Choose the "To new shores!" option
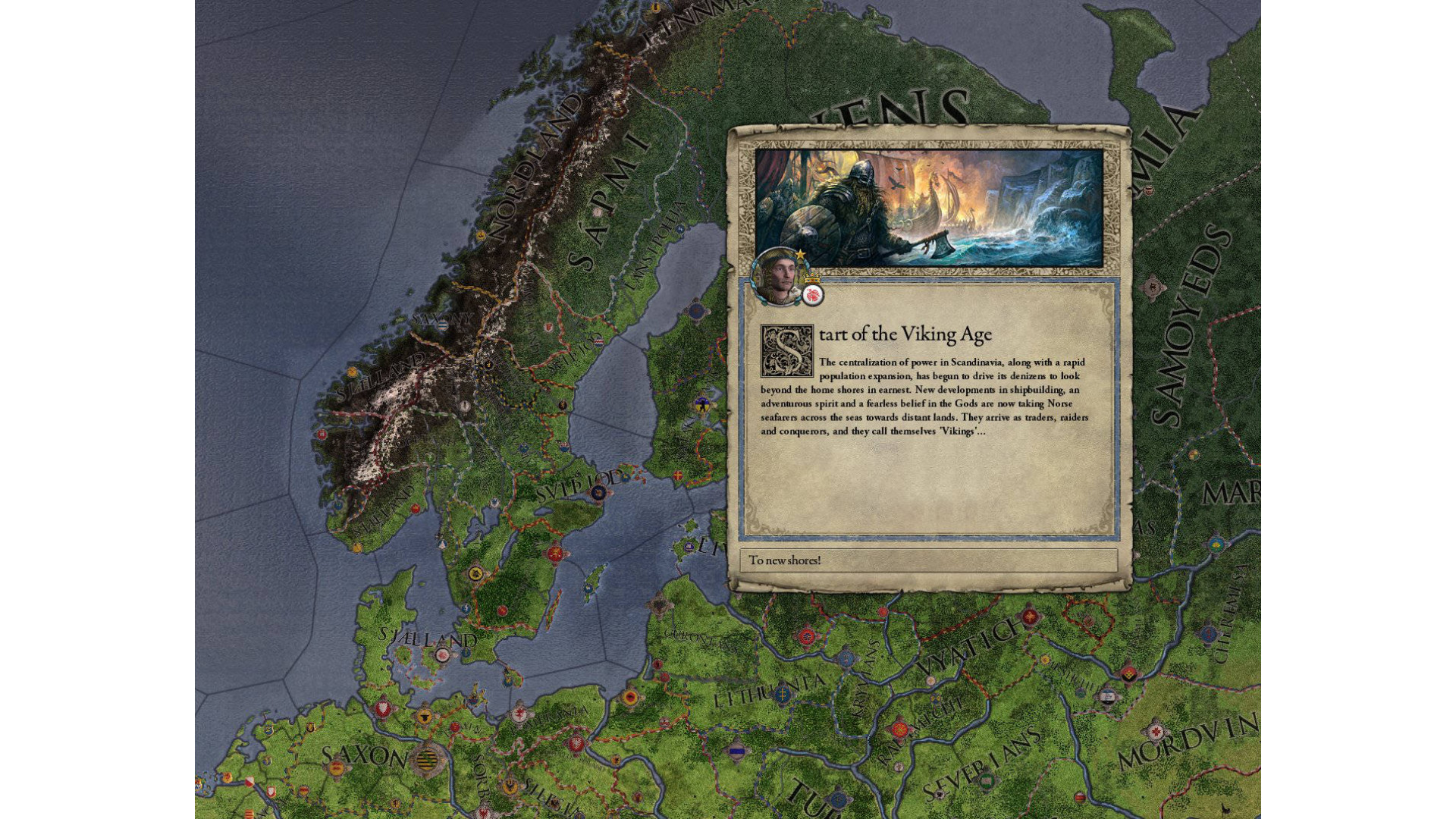This screenshot has height=819, width=1456. click(927, 560)
